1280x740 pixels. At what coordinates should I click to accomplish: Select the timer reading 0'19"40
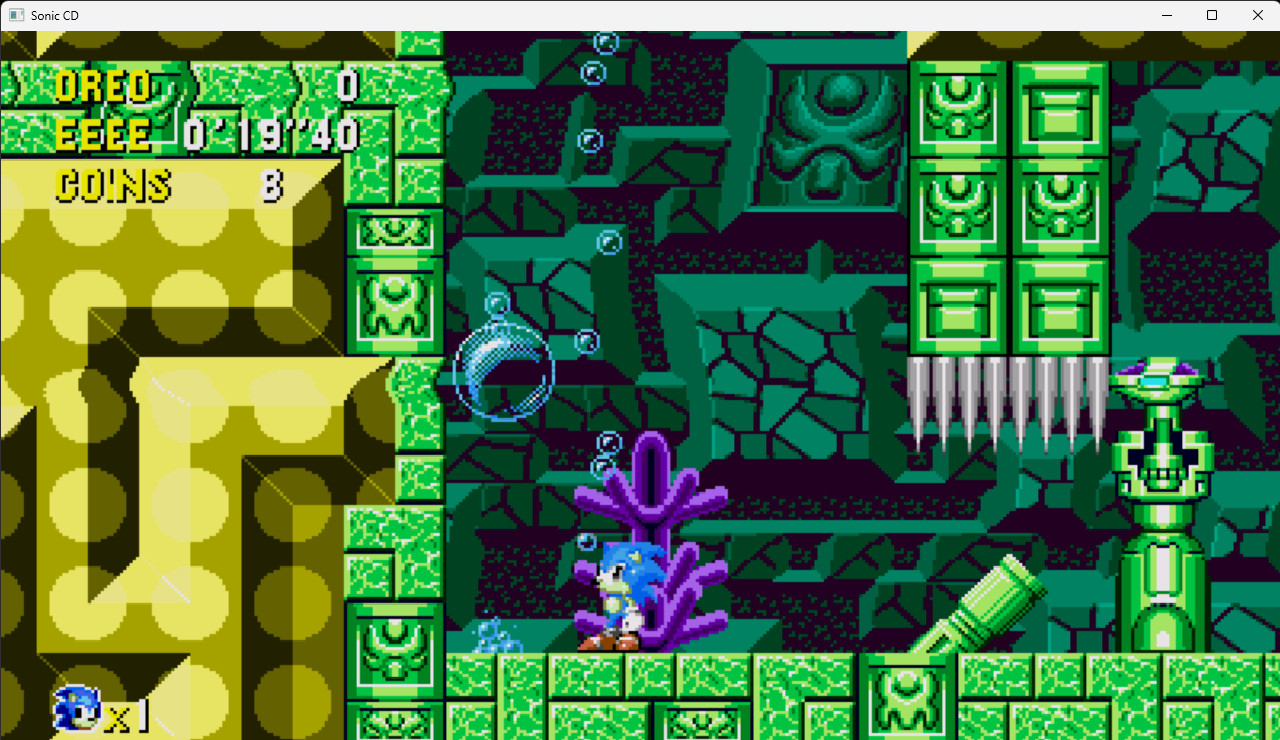point(270,131)
